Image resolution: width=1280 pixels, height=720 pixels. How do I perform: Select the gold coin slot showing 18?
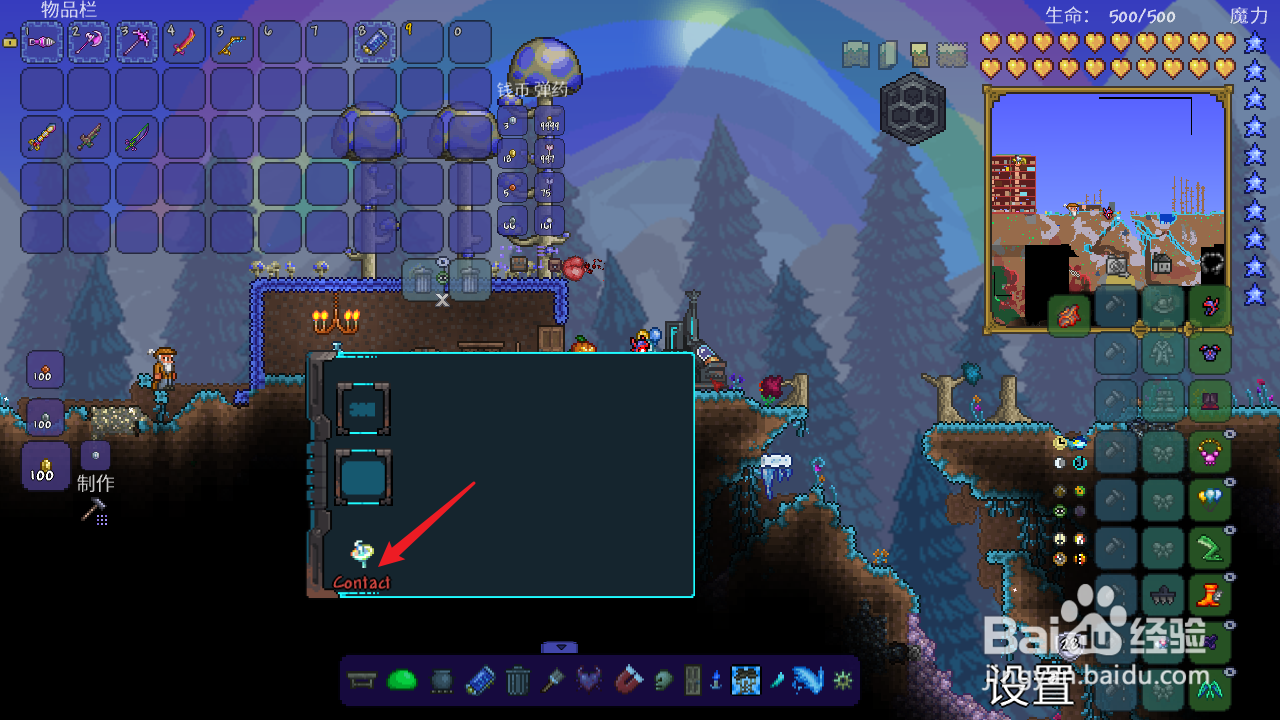pos(512,154)
